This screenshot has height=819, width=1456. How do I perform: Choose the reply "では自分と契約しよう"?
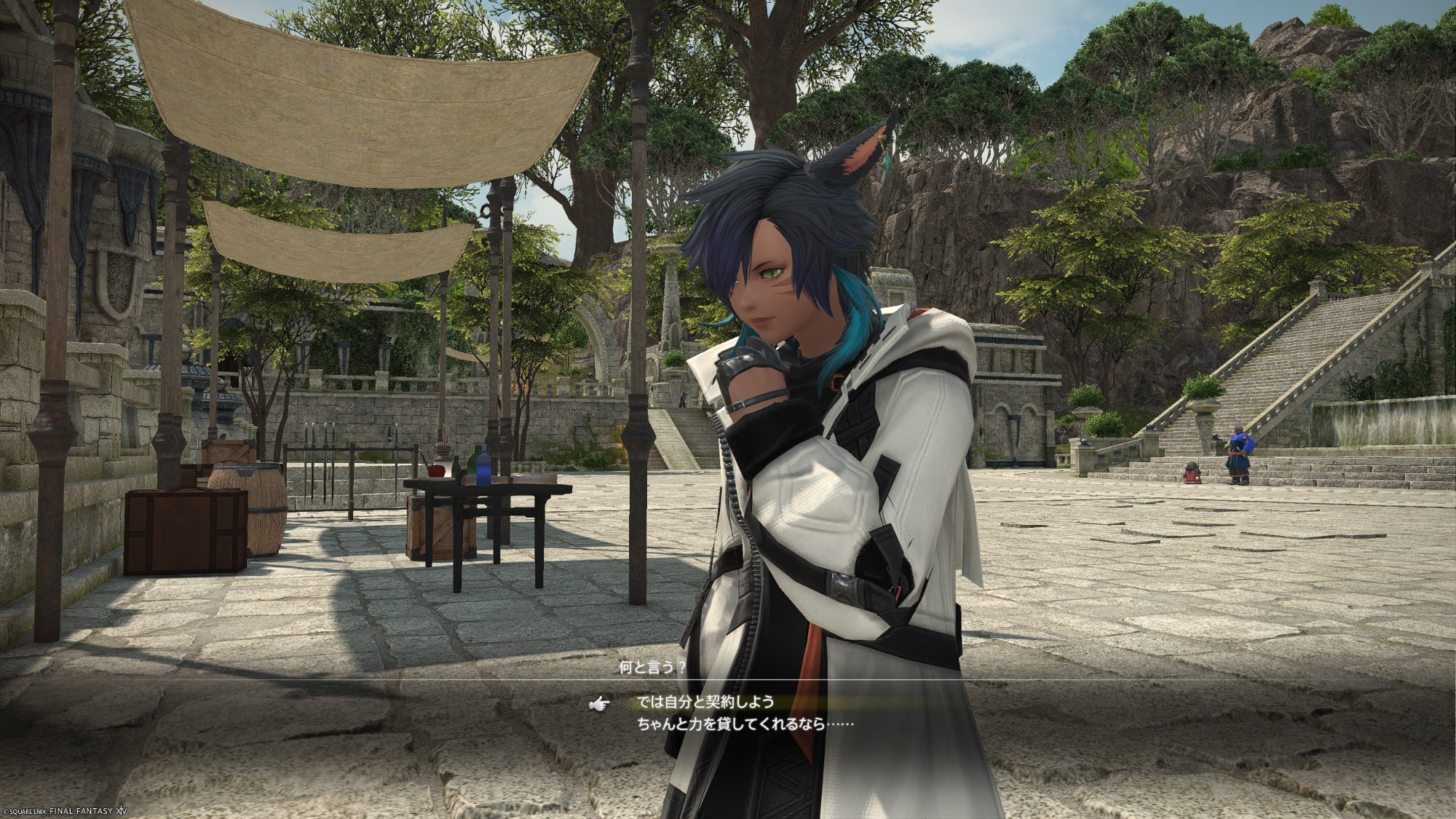[705, 703]
